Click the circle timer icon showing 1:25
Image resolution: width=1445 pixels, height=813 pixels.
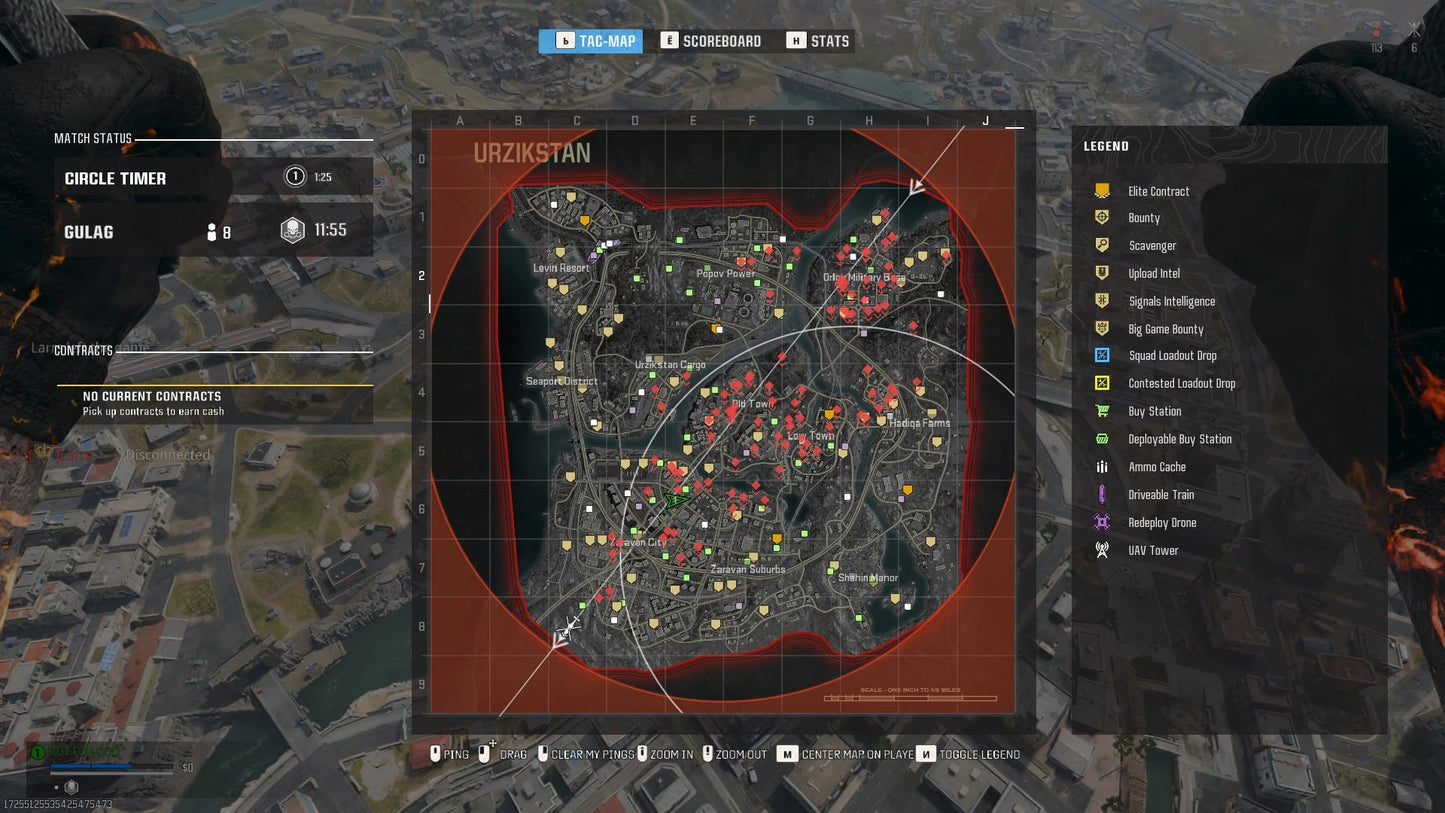point(295,175)
